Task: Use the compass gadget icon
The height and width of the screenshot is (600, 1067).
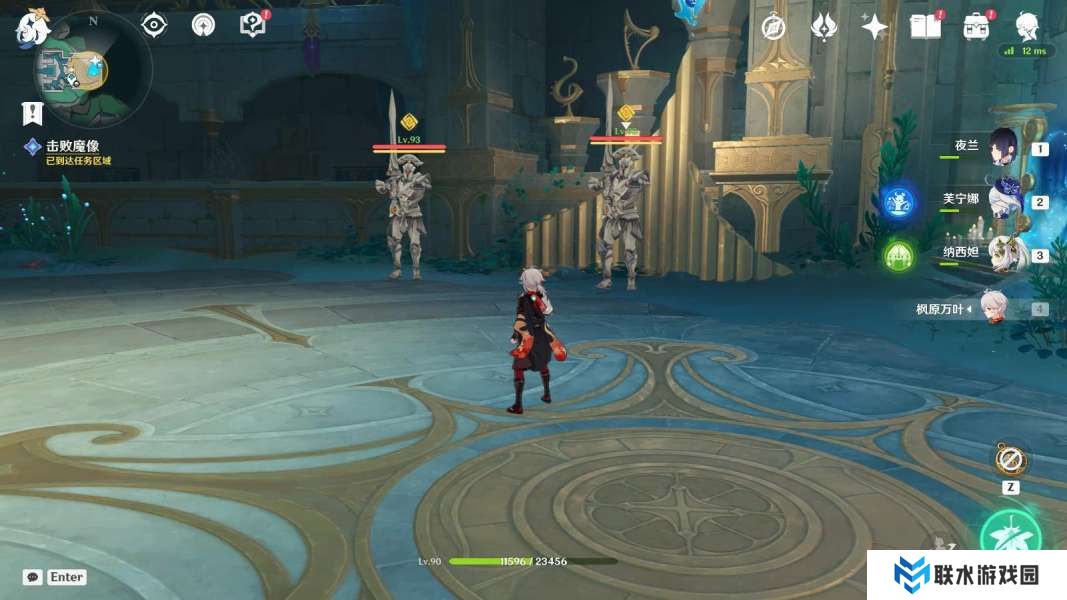Action: click(1011, 461)
